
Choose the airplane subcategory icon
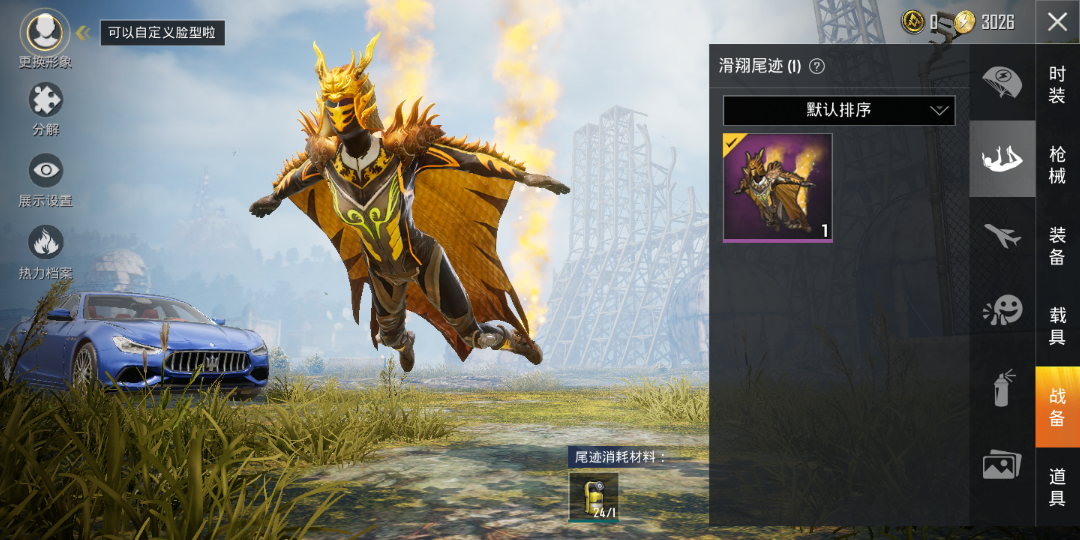pyautogui.click(x=1002, y=235)
